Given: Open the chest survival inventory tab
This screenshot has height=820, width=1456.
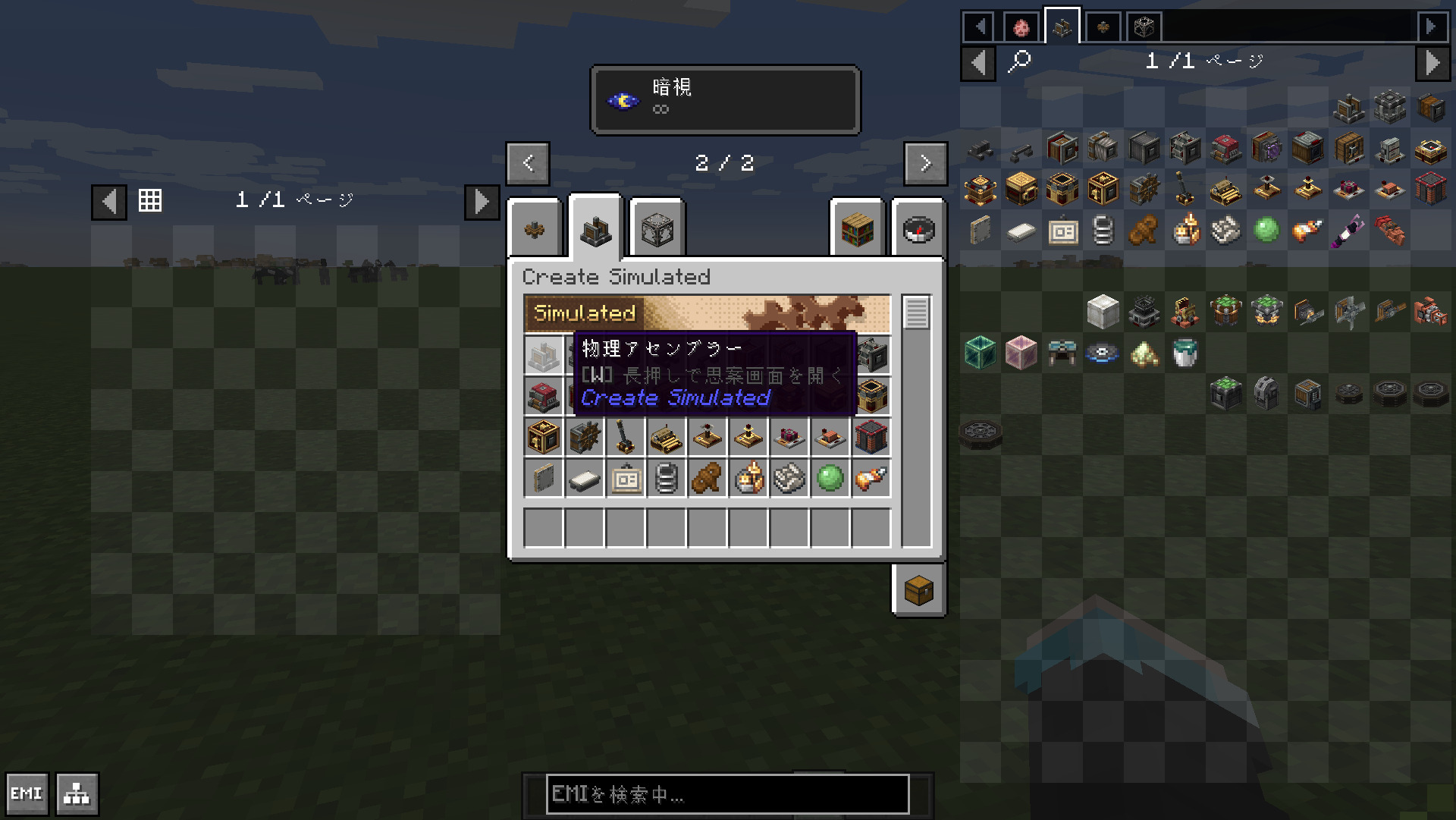Looking at the screenshot, I should tap(918, 590).
